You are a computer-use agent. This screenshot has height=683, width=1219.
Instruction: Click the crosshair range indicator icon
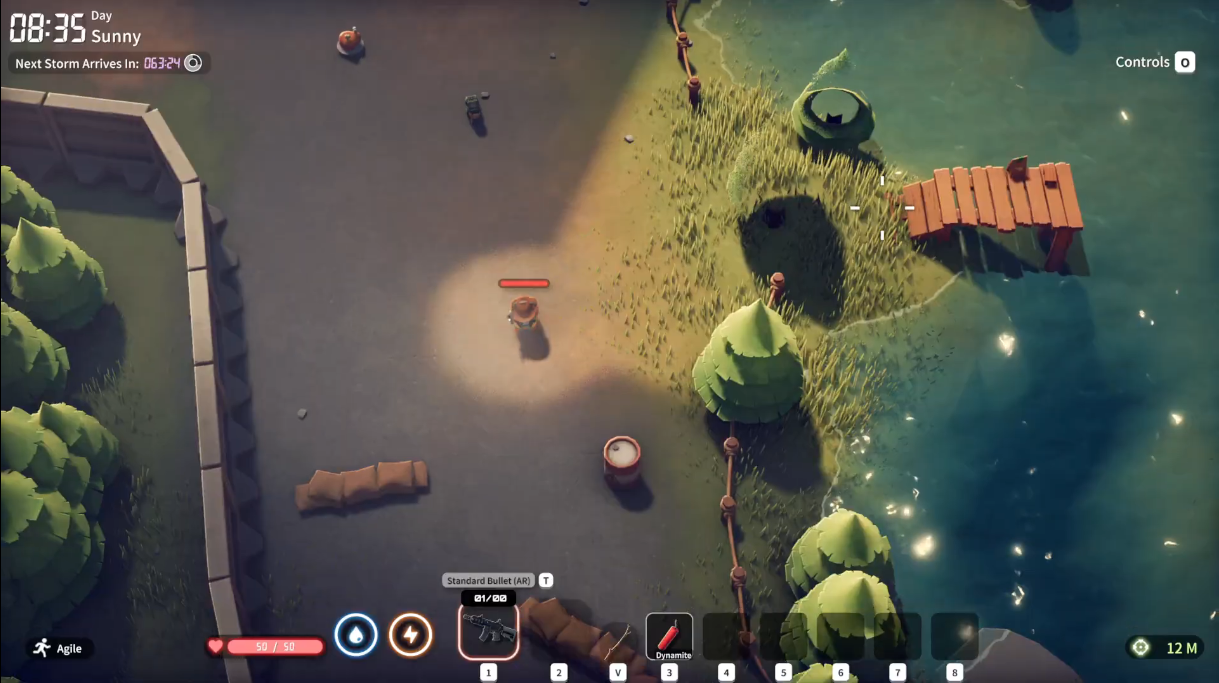pos(1141,648)
